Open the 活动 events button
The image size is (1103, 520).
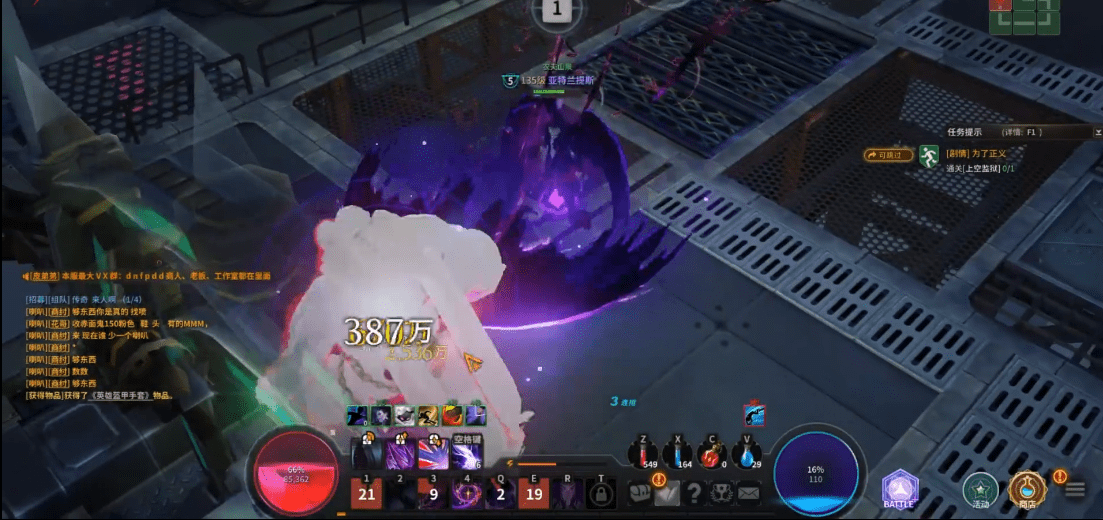click(x=980, y=489)
